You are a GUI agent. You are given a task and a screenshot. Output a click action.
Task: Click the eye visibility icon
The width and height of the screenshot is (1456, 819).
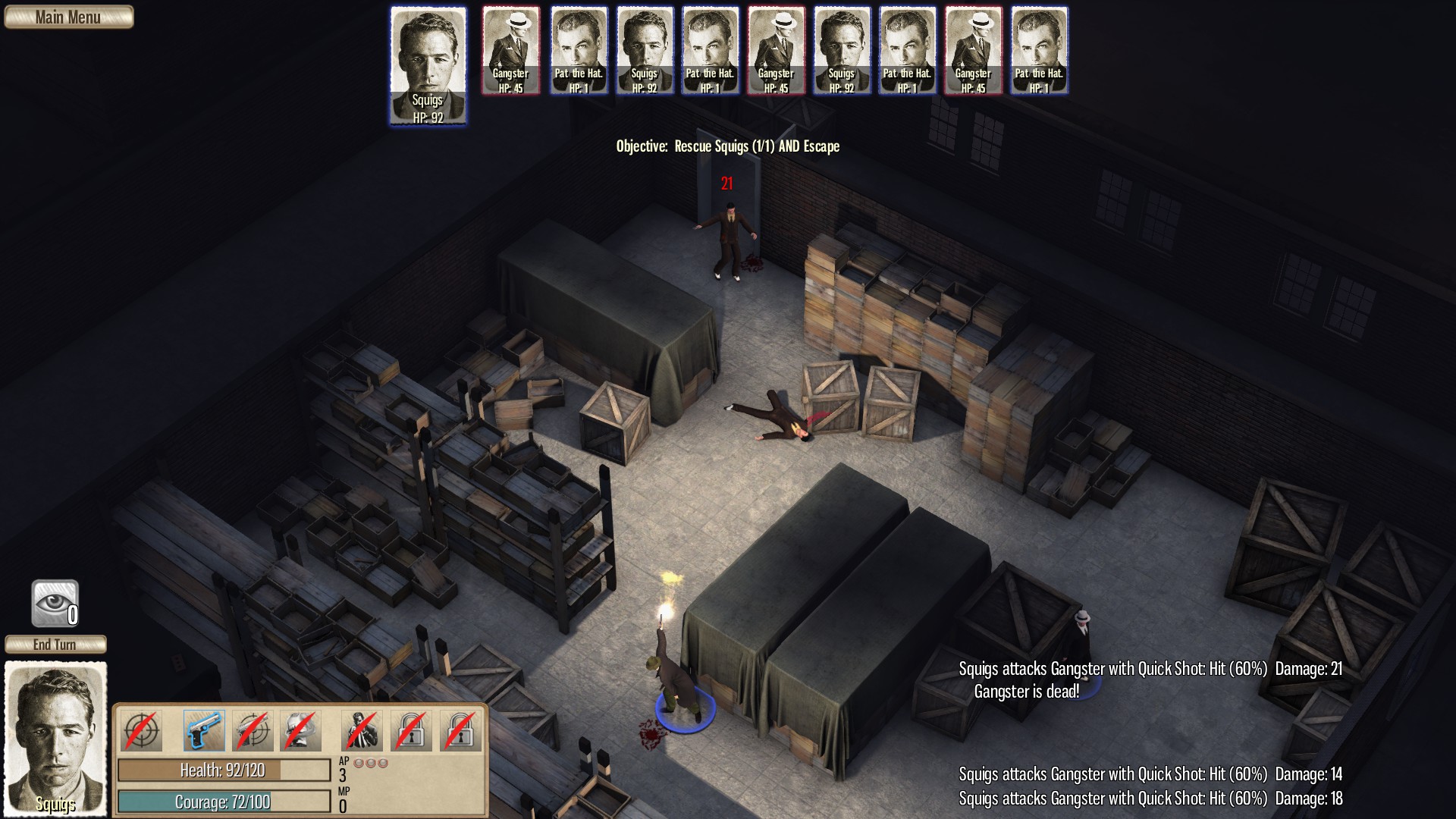click(55, 603)
